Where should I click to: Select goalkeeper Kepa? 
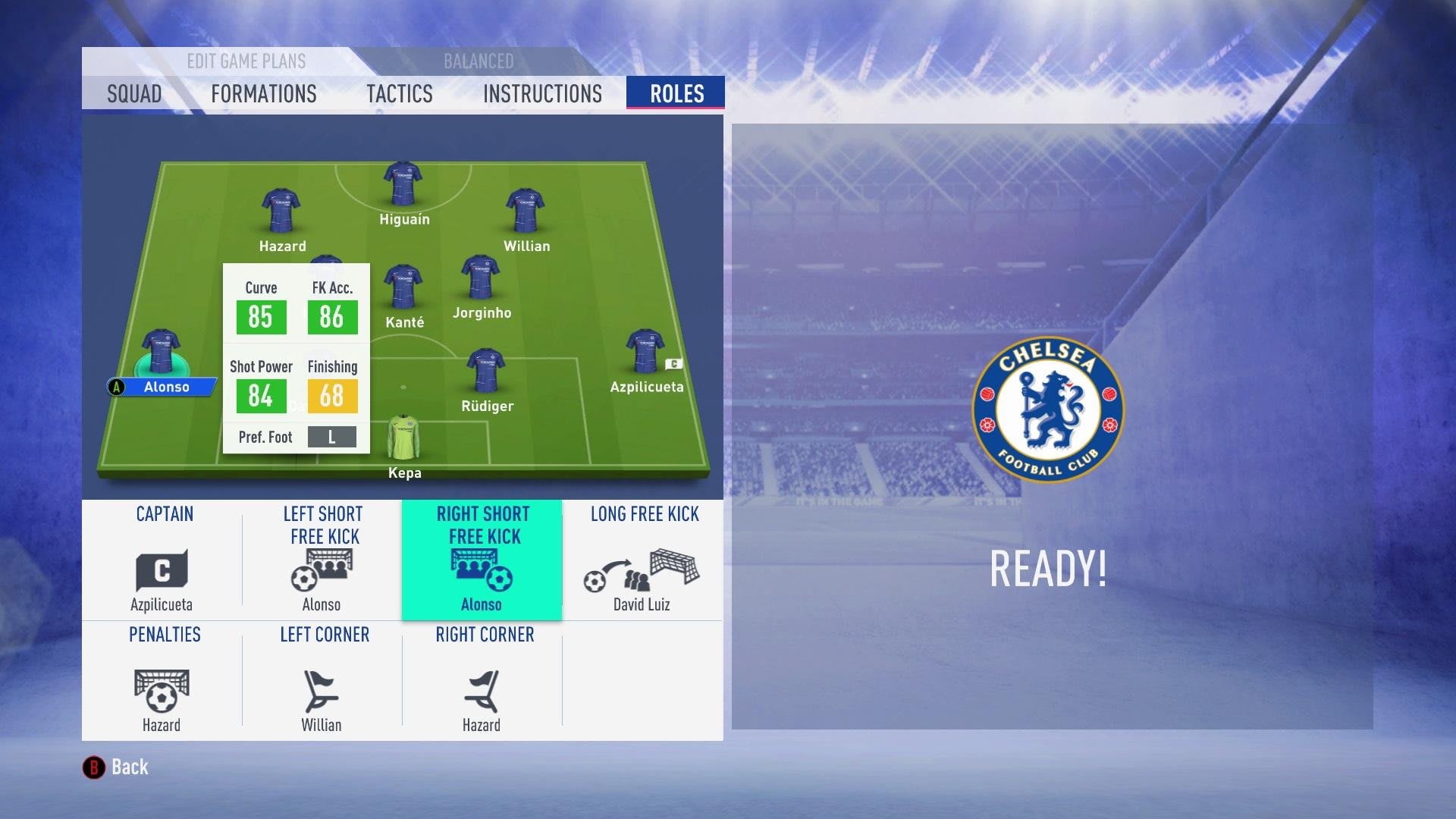click(x=403, y=438)
